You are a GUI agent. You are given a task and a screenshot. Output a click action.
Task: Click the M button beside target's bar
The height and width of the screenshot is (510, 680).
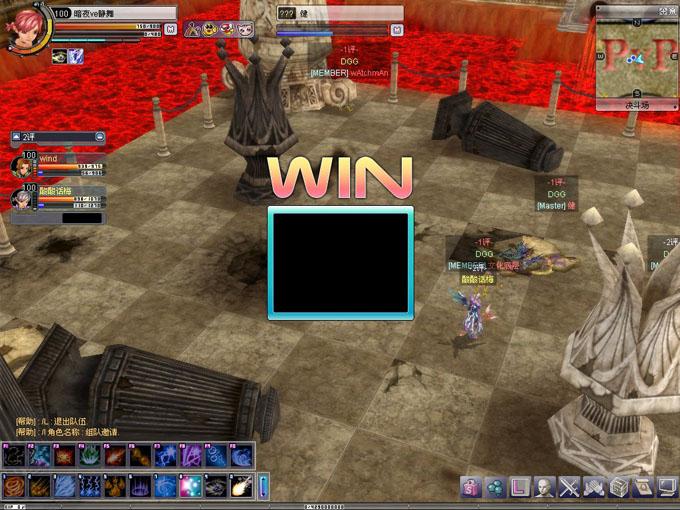click(x=397, y=30)
